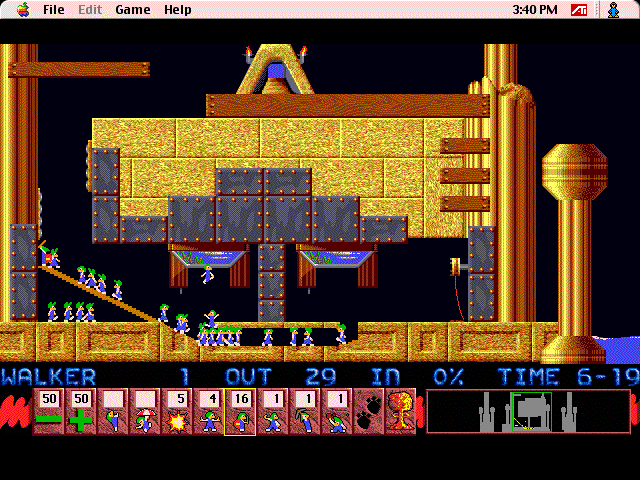Select the Climber skill

(112, 412)
